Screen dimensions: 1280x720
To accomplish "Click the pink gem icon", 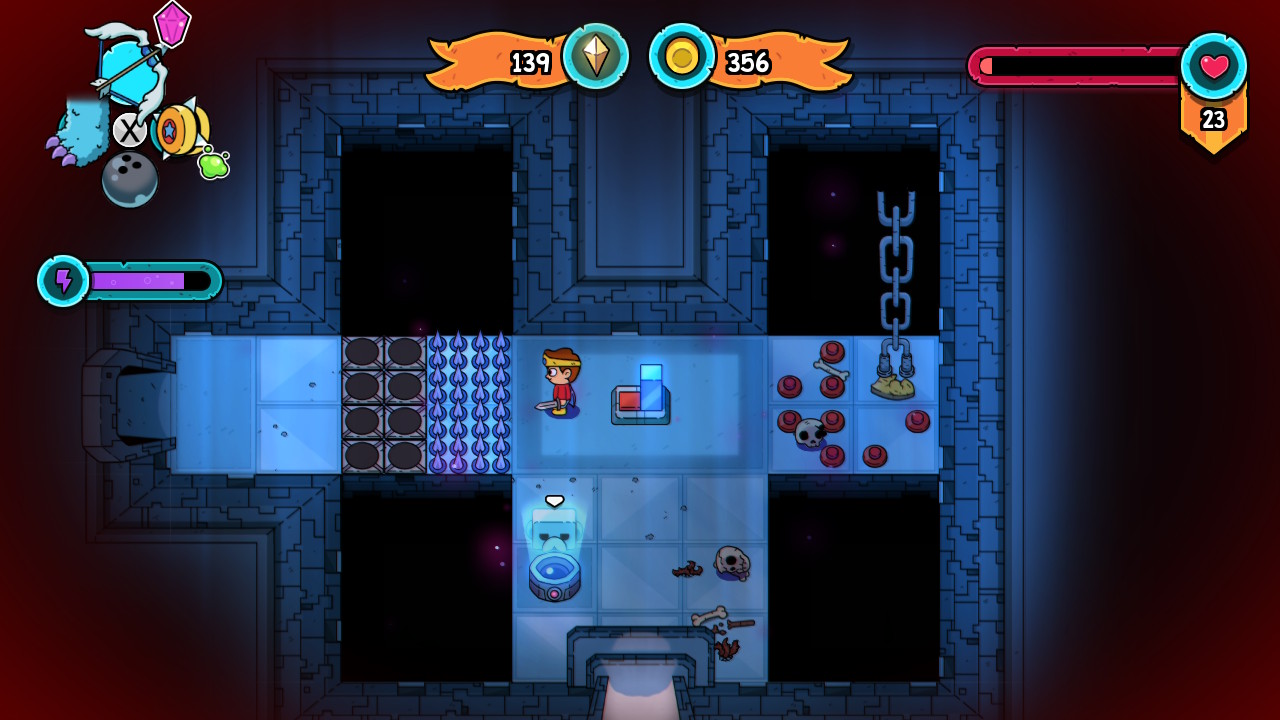I will [x=172, y=23].
